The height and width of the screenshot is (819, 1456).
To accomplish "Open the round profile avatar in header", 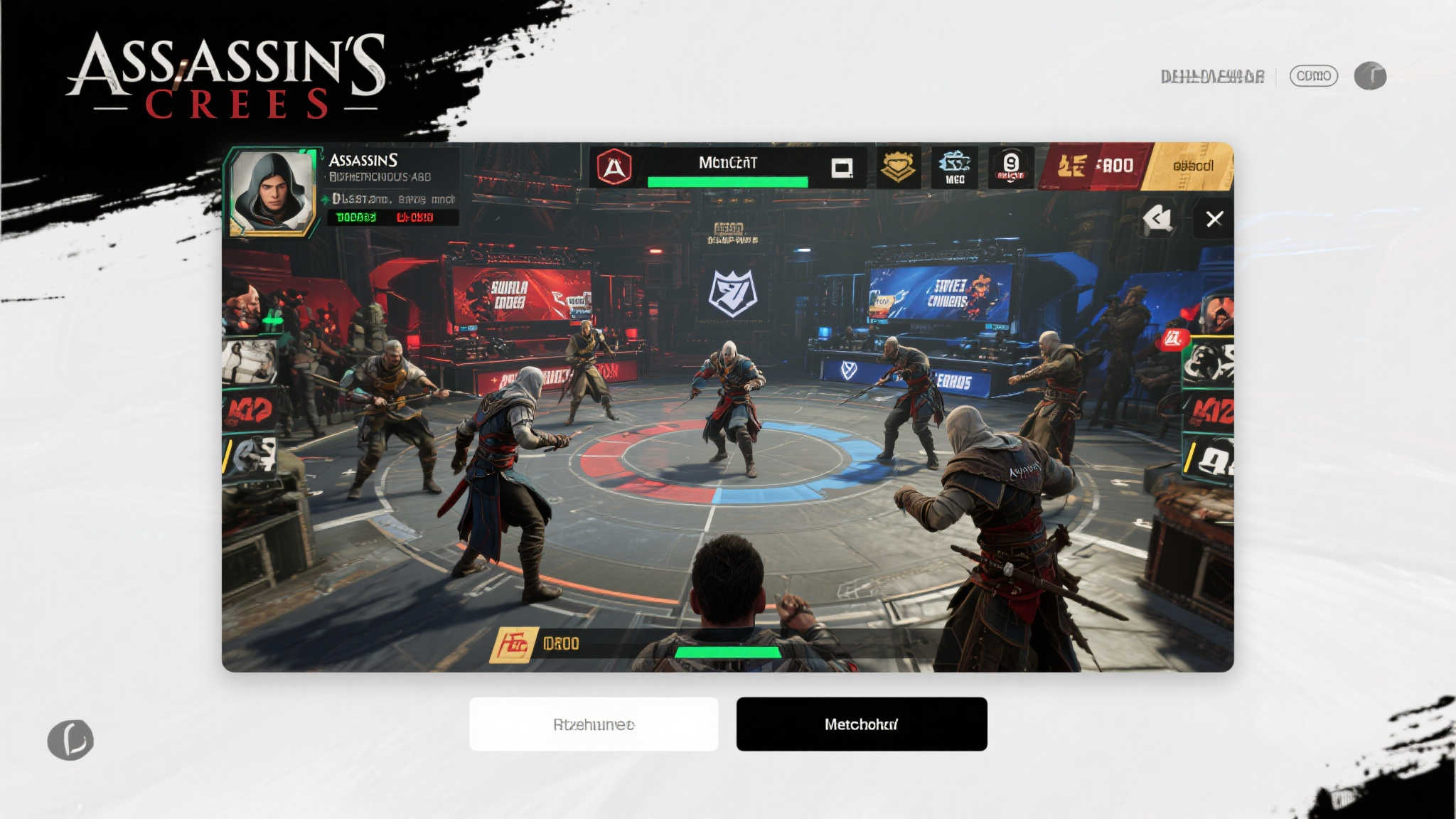I will [1370, 76].
